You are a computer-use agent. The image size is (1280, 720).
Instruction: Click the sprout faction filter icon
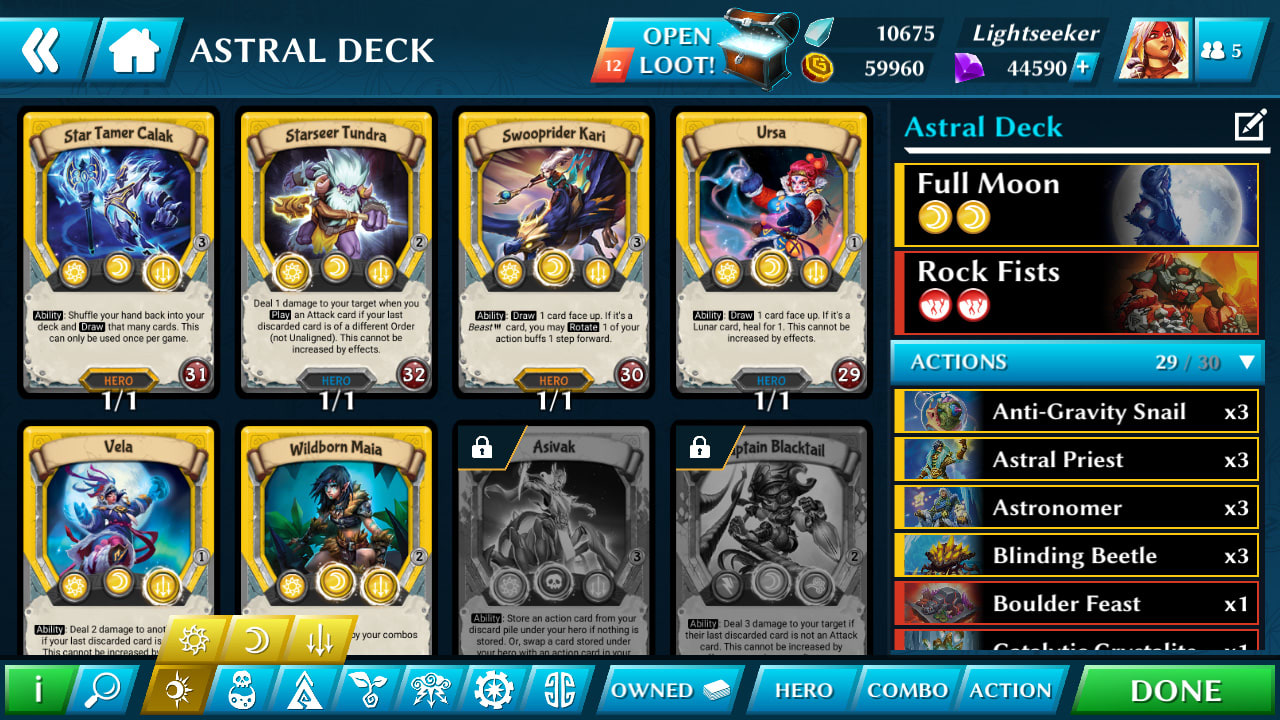369,689
